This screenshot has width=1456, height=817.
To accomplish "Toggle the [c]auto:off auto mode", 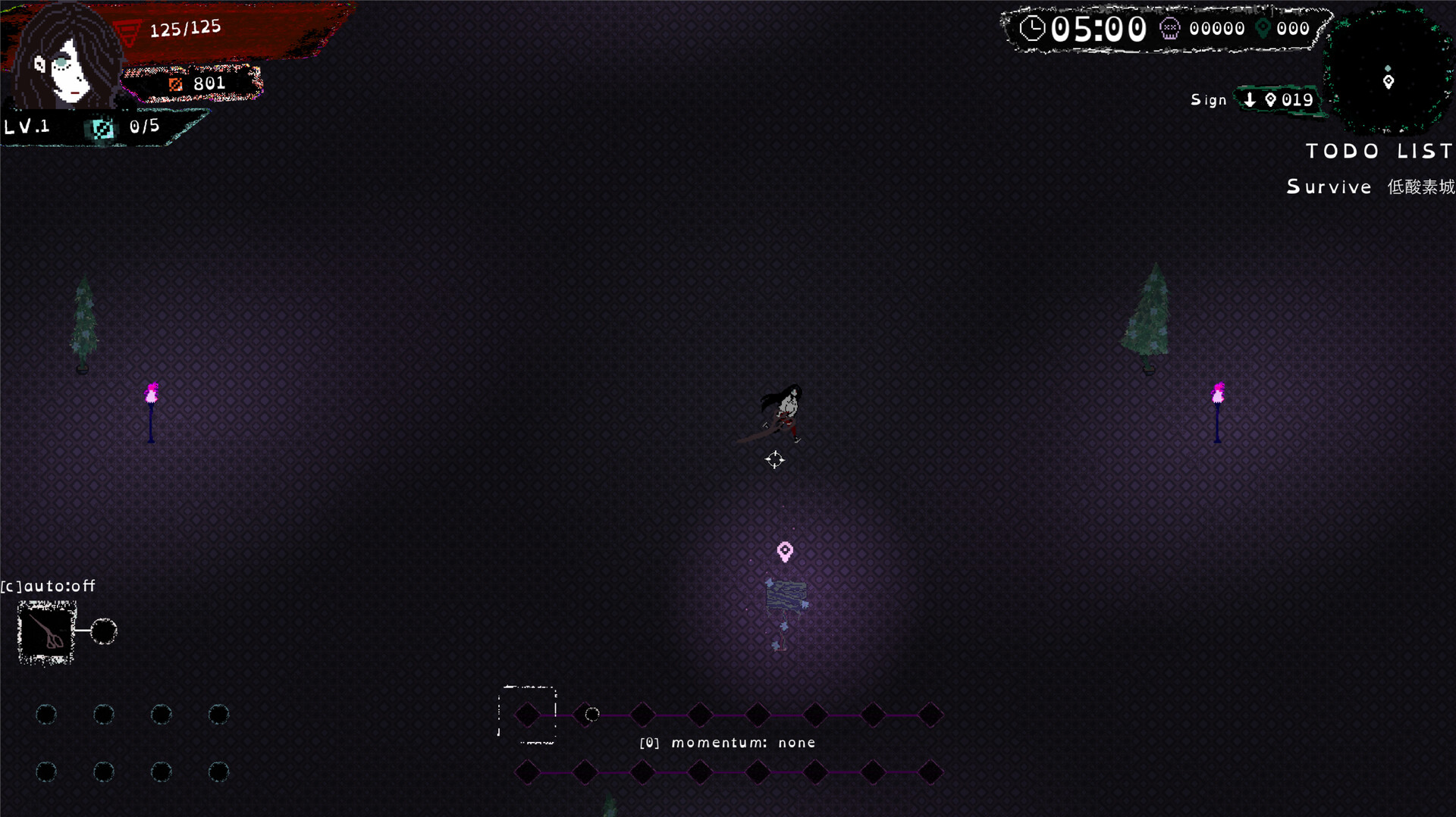I will [x=48, y=585].
